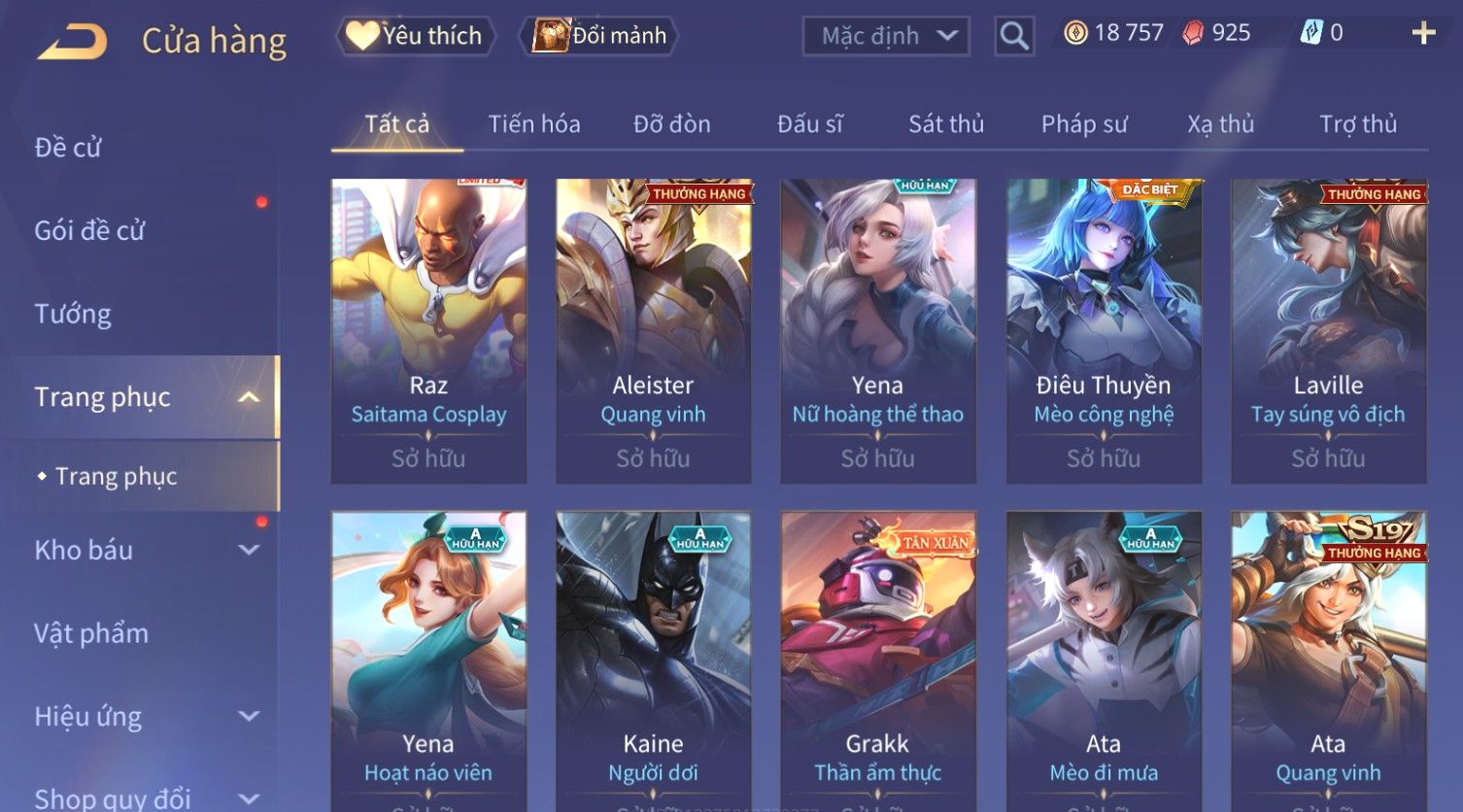Open the Vật phẩm shop section
This screenshot has width=1463, height=812.
91,633
